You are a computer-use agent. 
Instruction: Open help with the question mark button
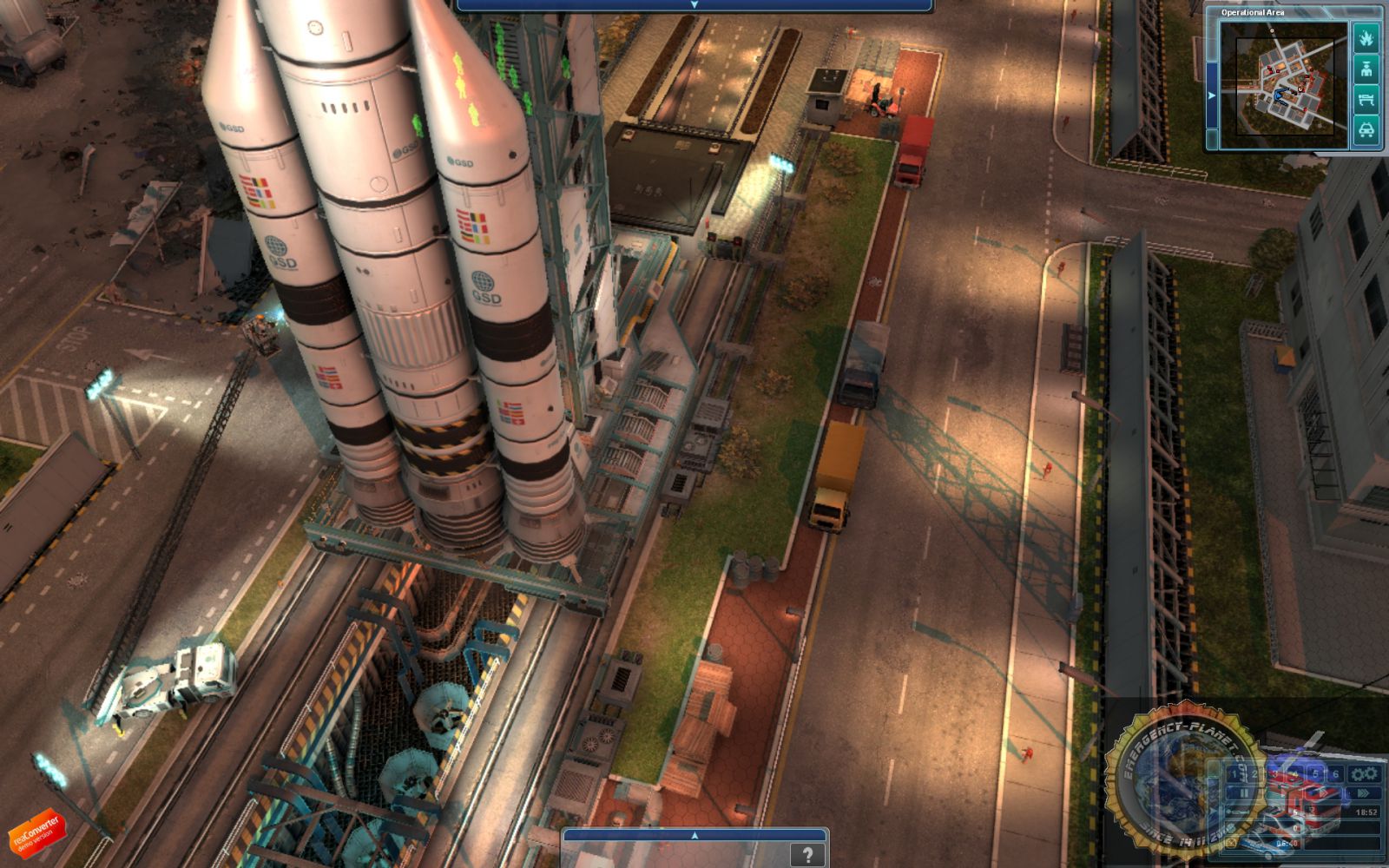pos(807,855)
